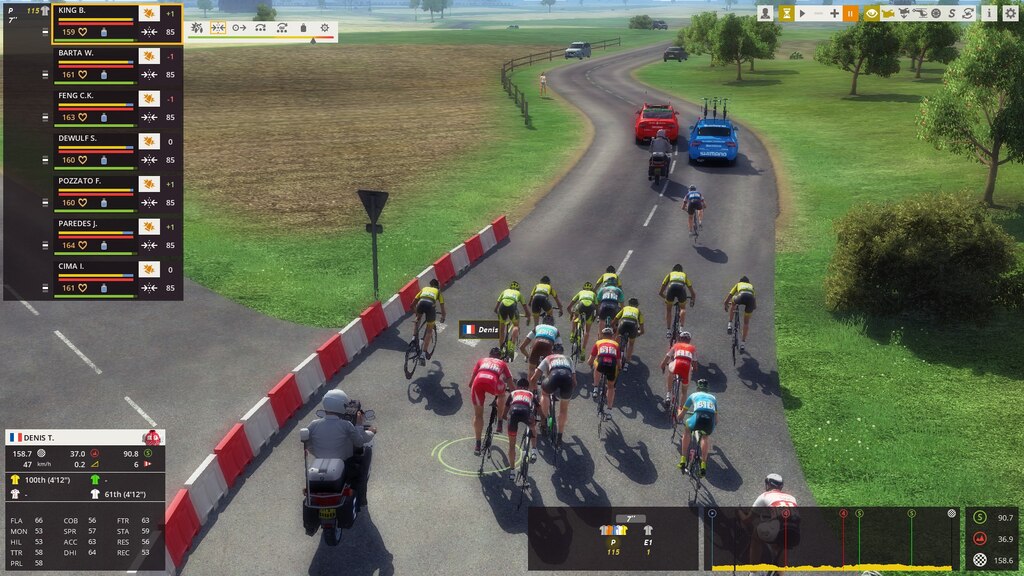The width and height of the screenshot is (1024, 576).
Task: Select rider King B. in team list
Action: point(94,11)
